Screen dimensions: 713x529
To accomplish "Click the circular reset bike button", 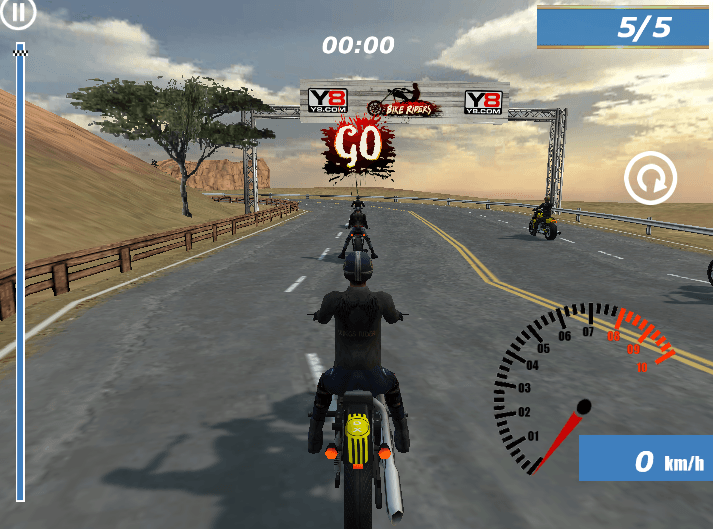I will pyautogui.click(x=650, y=180).
